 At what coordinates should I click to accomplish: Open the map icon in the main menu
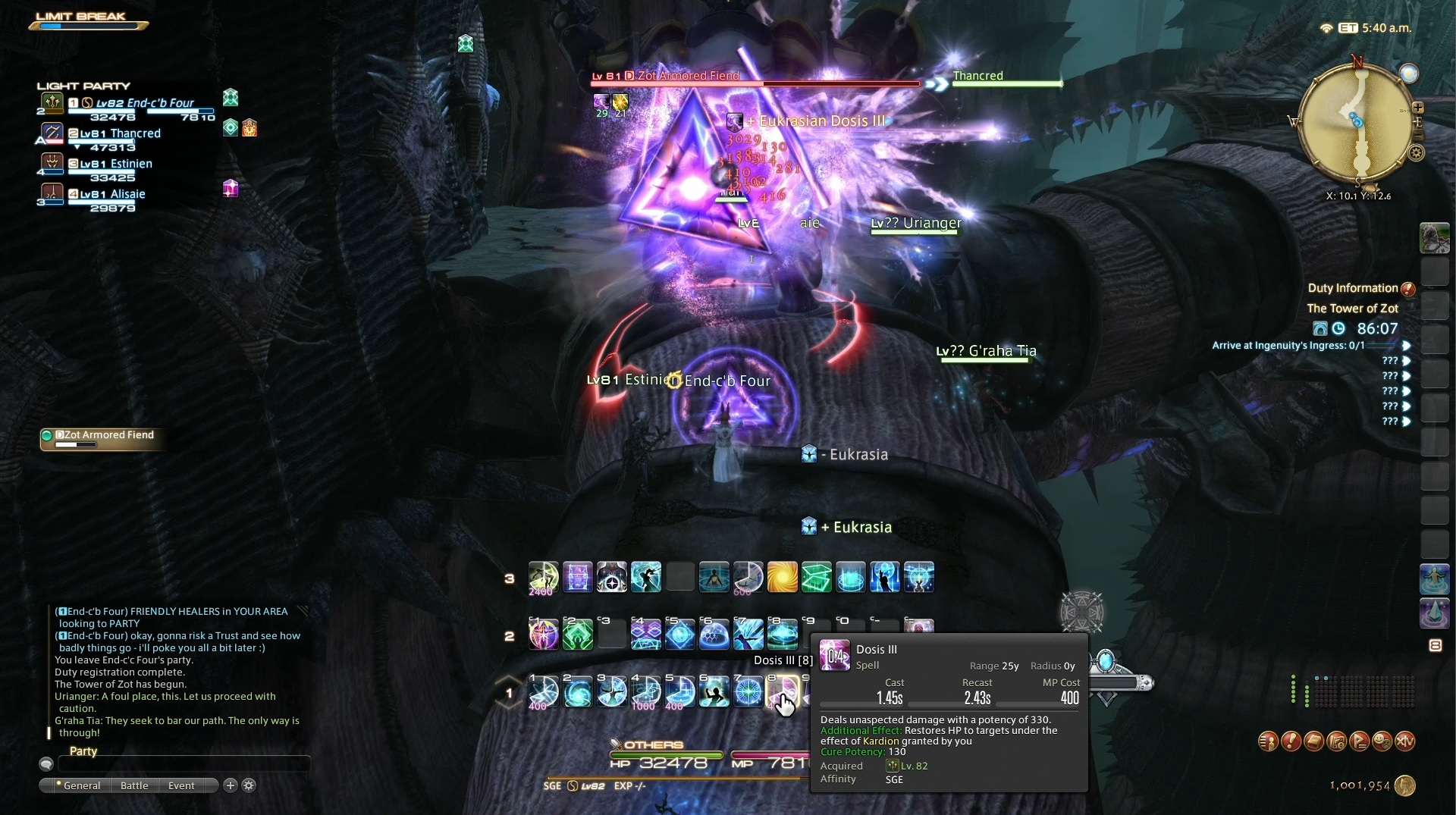(x=1337, y=741)
